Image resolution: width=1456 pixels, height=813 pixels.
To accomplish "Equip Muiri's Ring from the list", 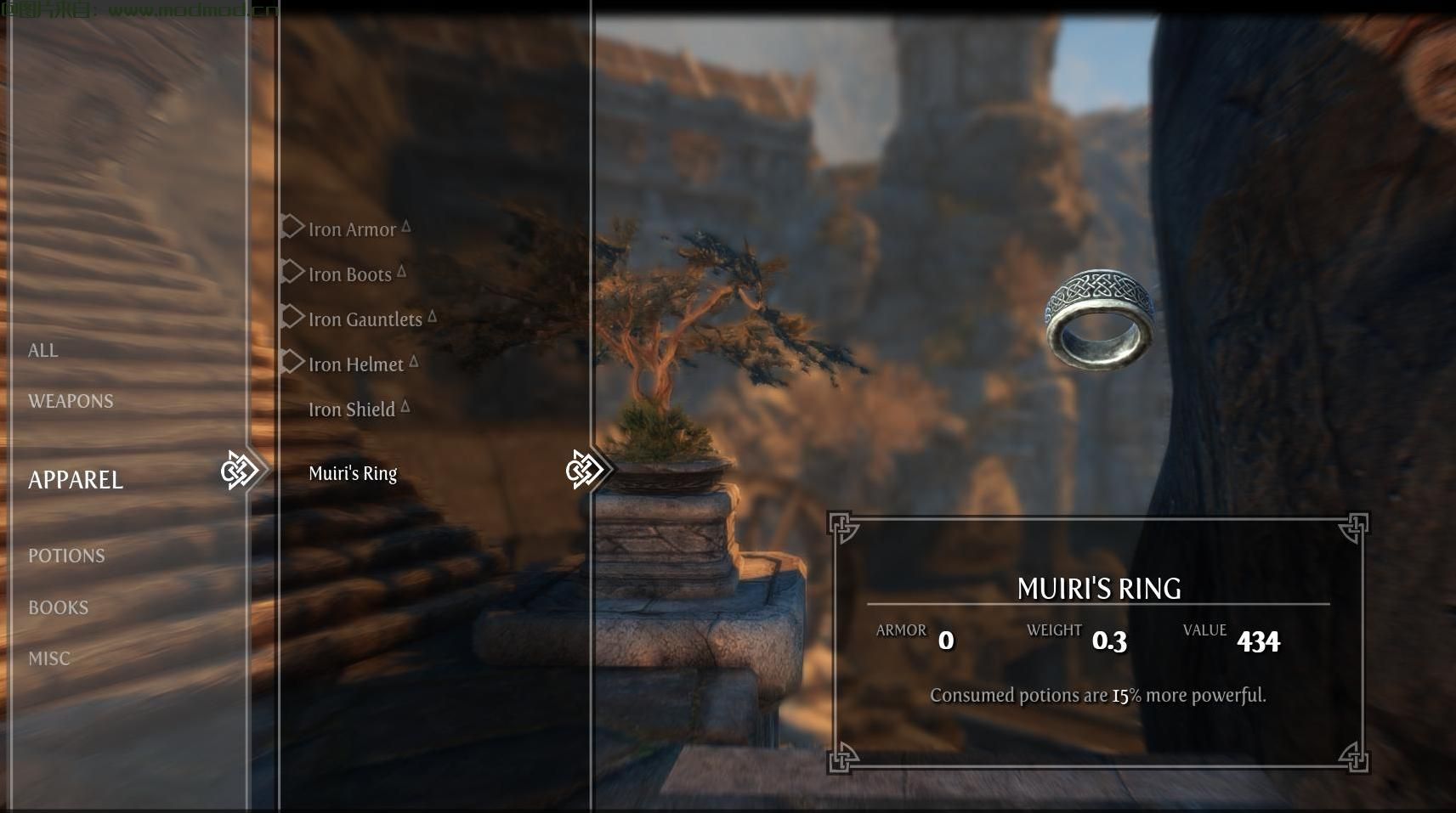I will click(353, 473).
